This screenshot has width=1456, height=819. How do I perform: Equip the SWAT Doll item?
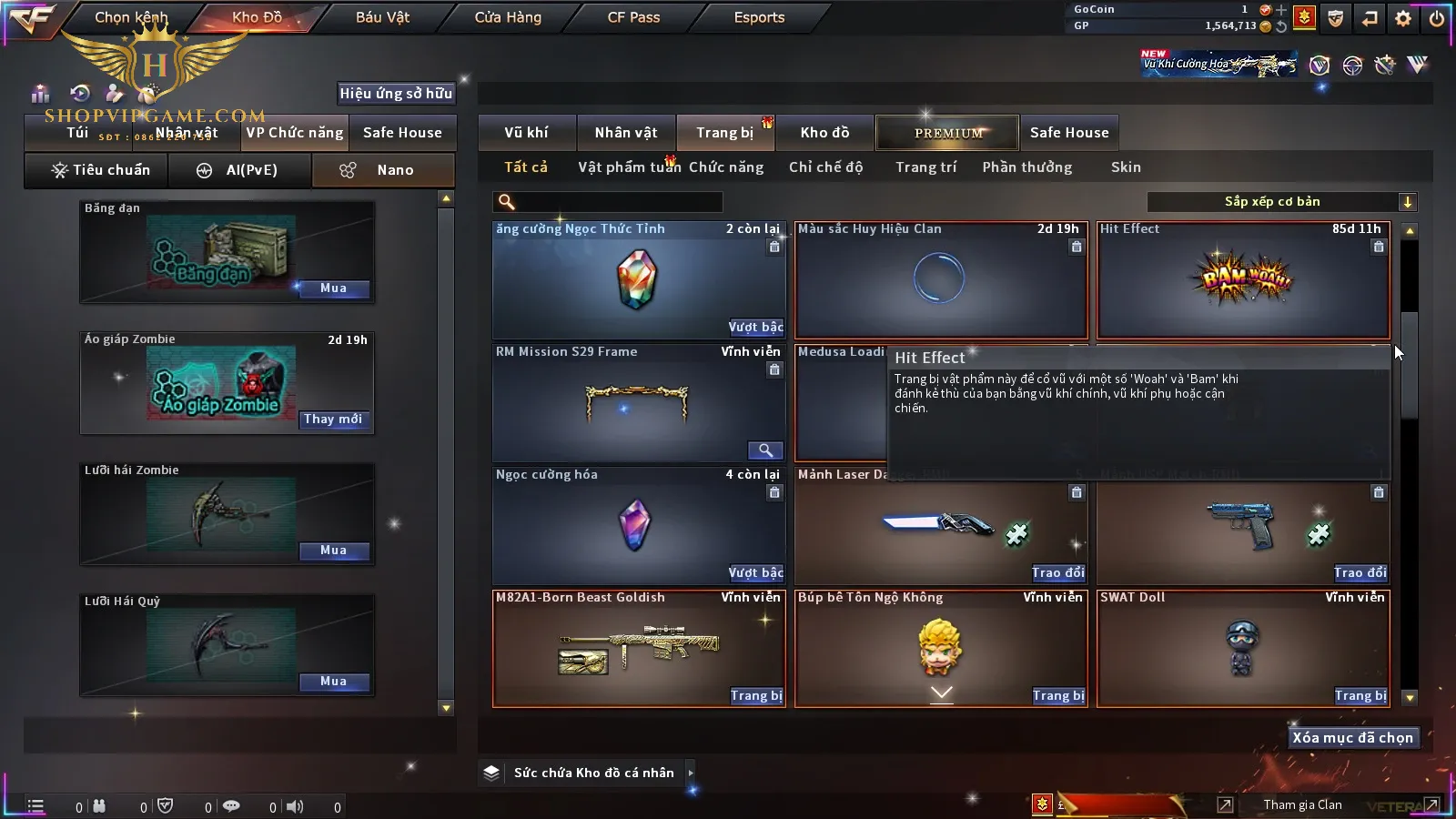[1360, 696]
